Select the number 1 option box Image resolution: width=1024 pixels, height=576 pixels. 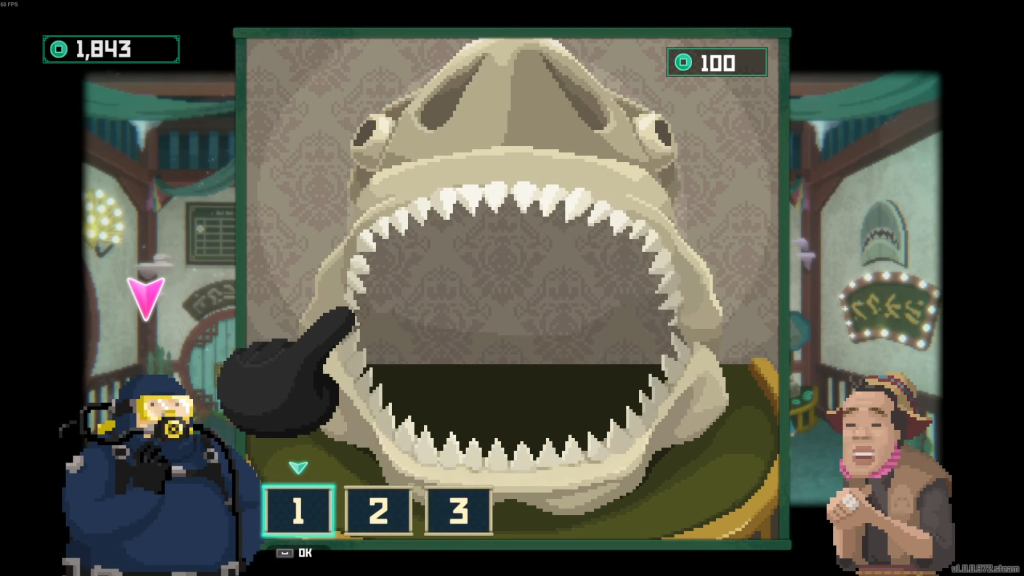[x=297, y=511]
